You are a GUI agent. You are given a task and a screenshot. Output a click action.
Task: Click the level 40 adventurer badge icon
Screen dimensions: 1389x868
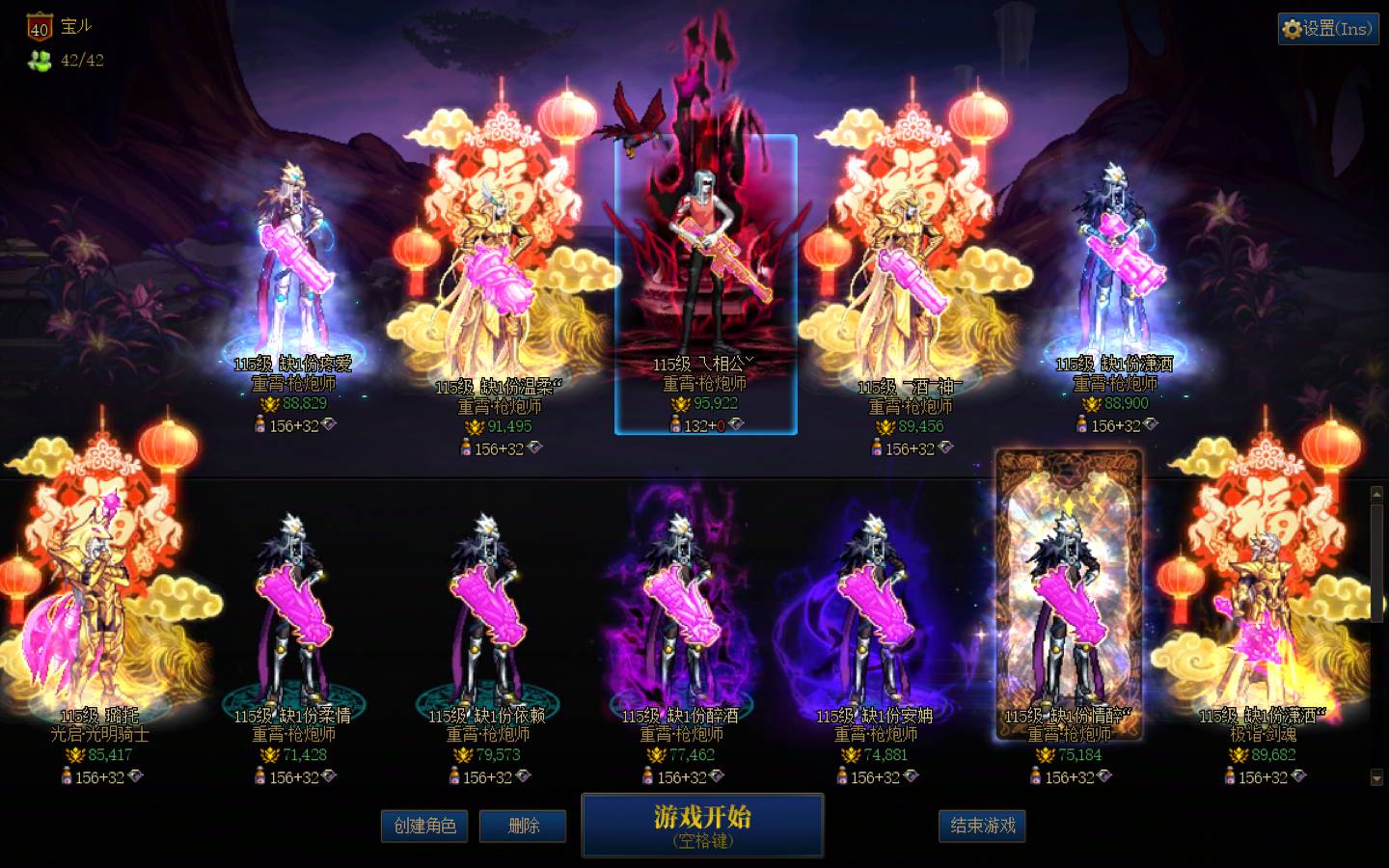[x=39, y=26]
